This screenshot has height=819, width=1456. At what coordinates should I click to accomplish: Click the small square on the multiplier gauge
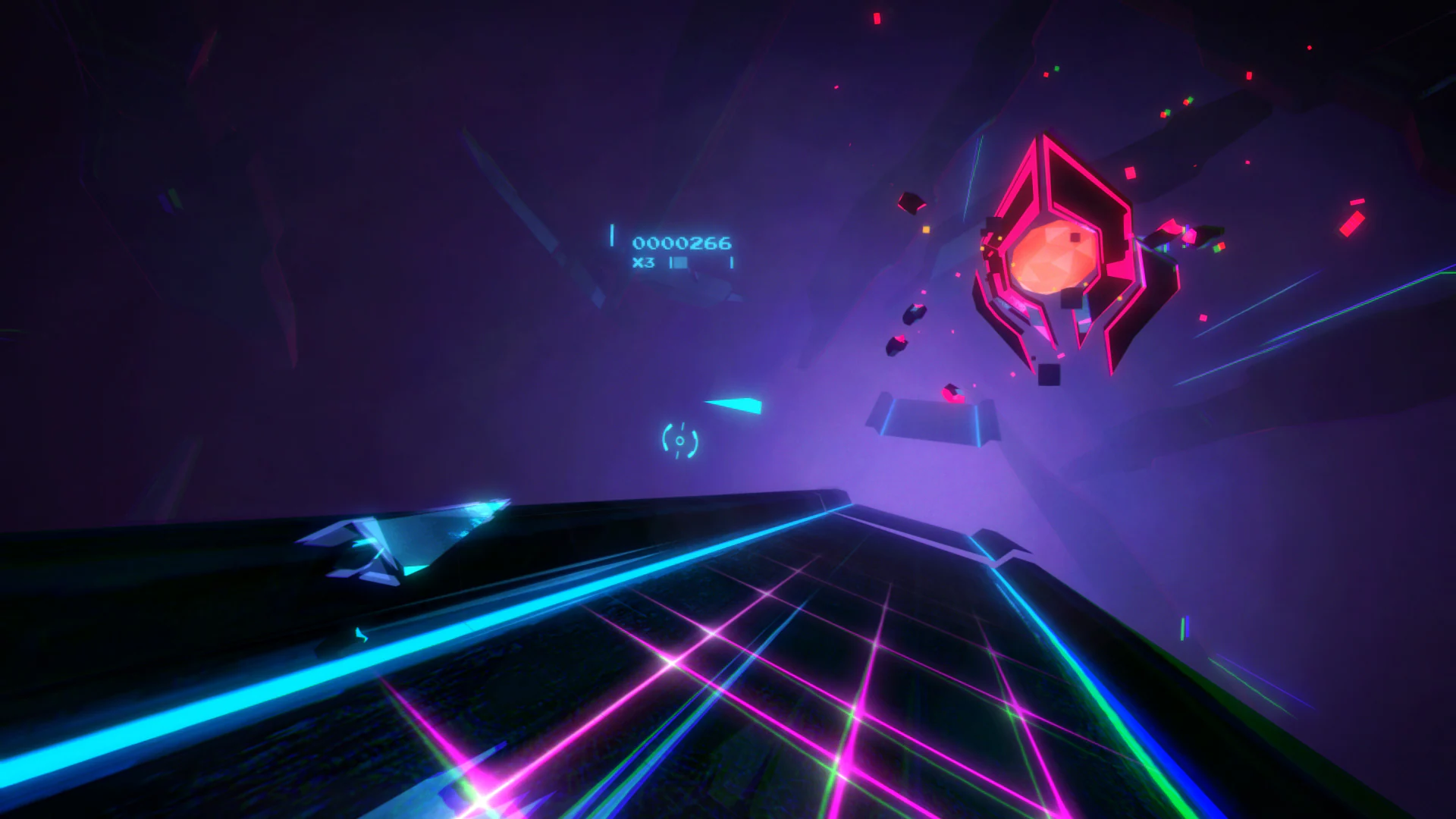pos(681,264)
